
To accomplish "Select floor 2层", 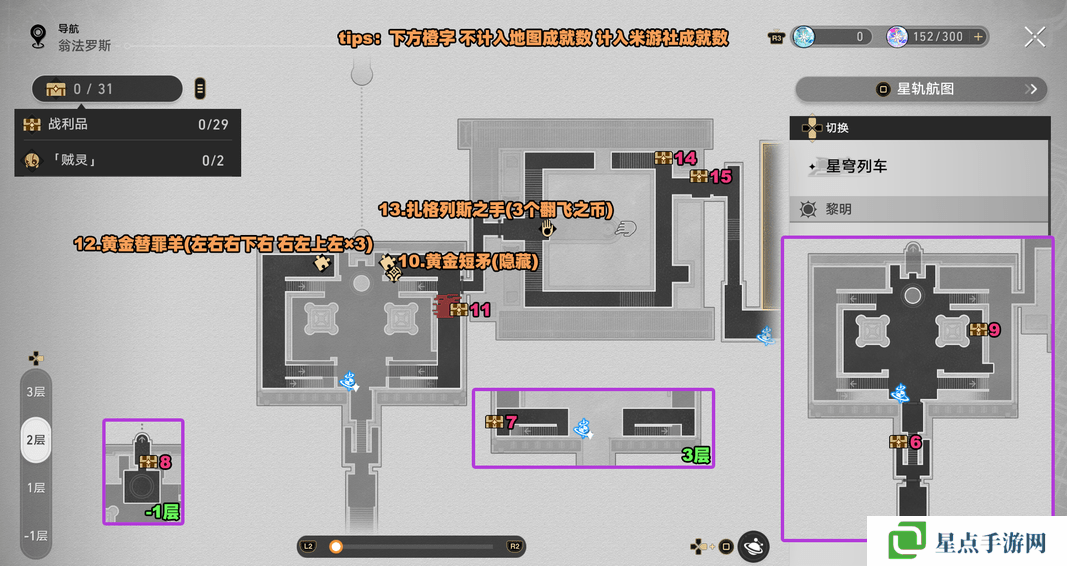I will [36, 439].
